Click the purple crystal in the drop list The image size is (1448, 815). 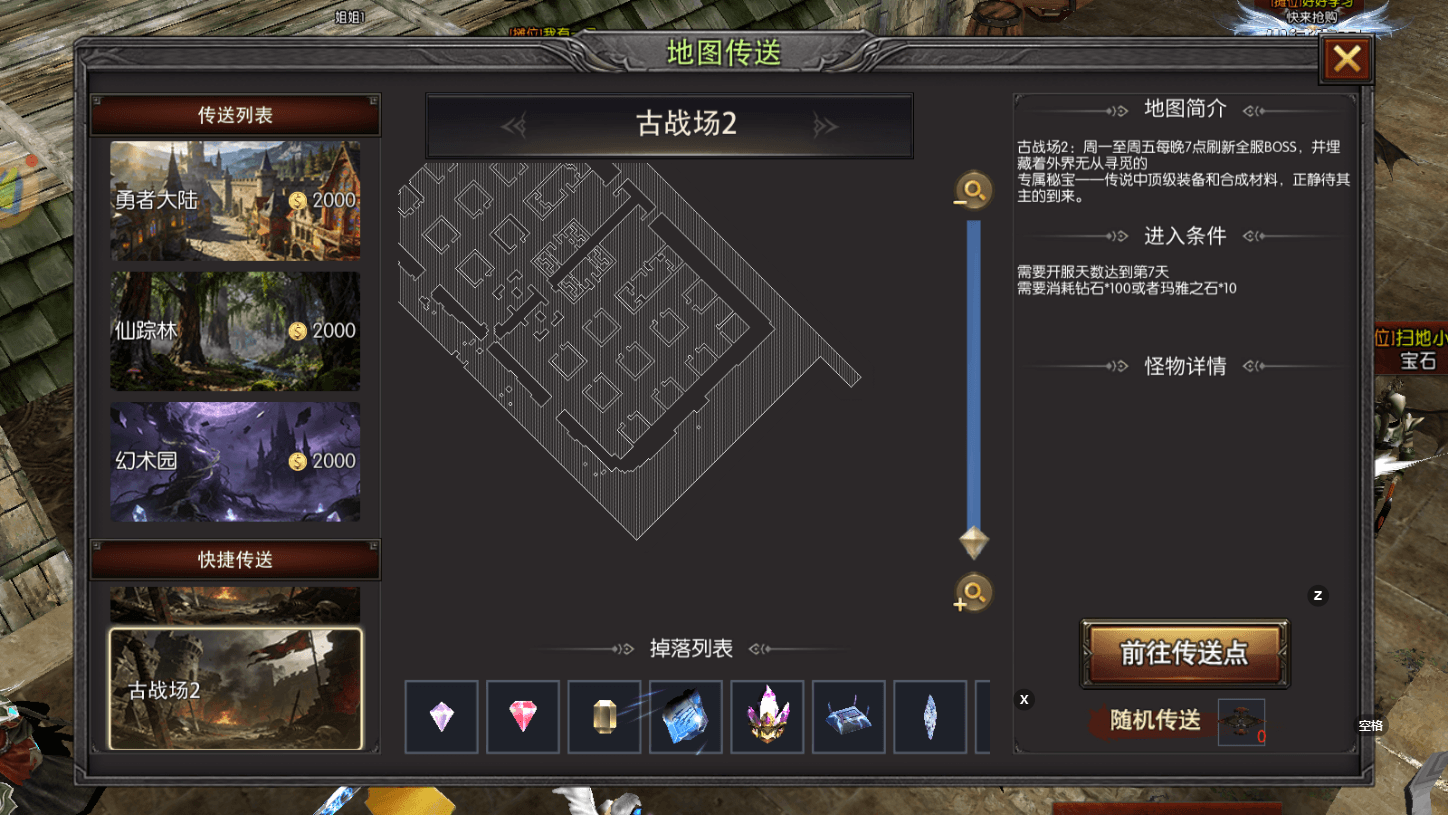[x=441, y=717]
